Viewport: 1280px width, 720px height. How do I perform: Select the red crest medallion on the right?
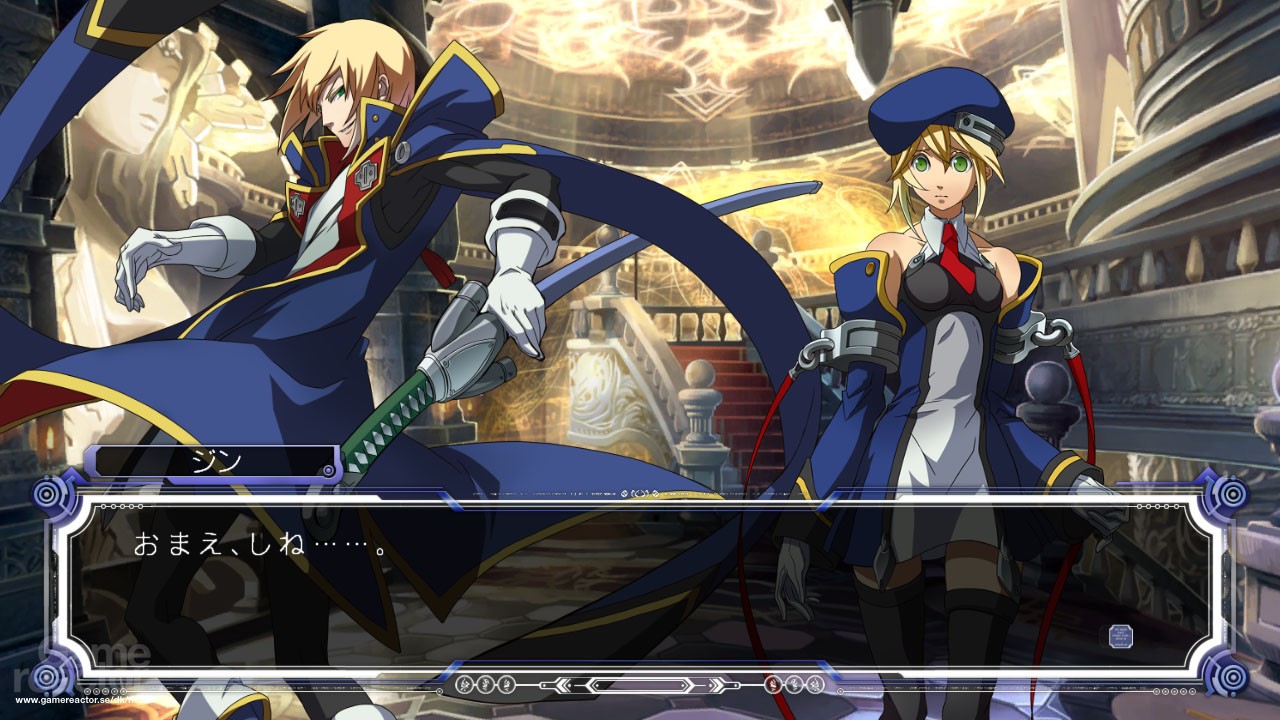tap(772, 684)
